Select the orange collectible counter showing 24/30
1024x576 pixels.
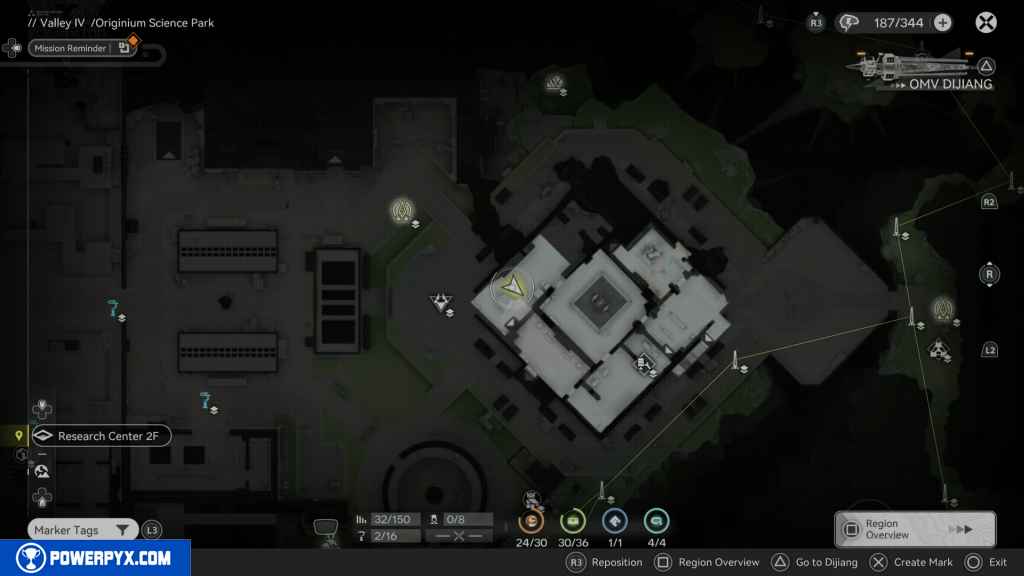pyautogui.click(x=530, y=520)
